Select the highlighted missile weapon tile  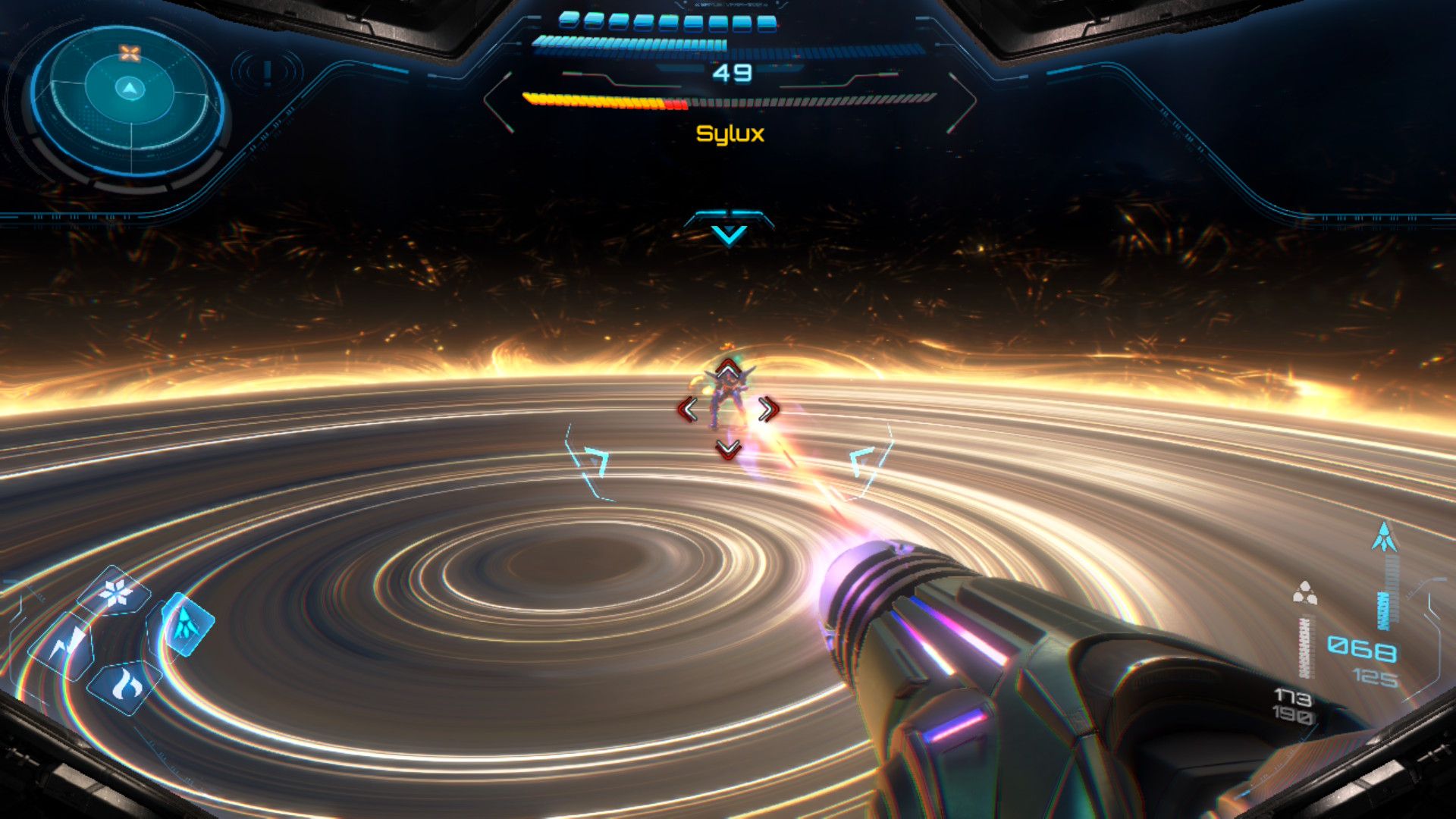[x=185, y=624]
